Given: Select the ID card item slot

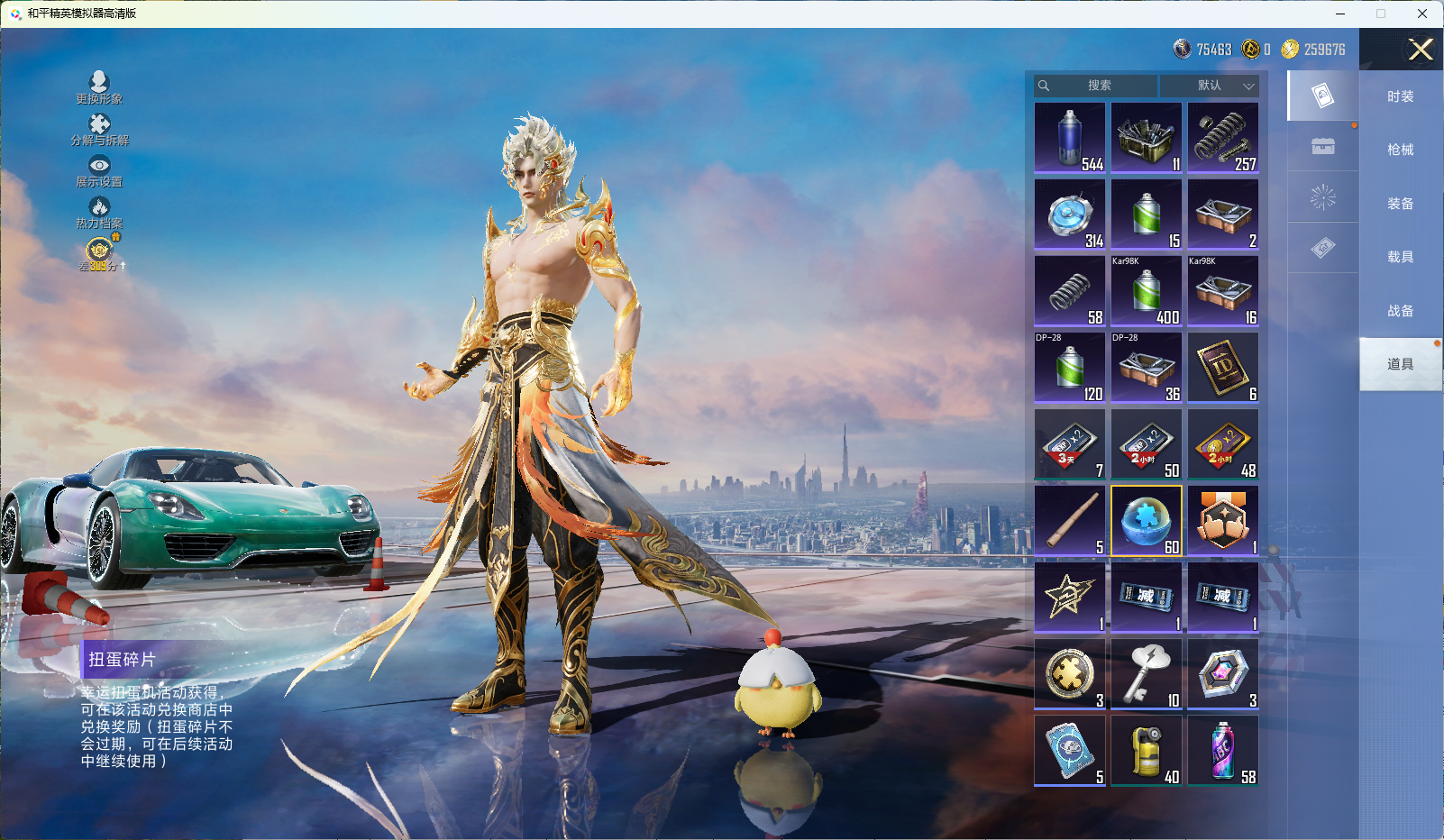Looking at the screenshot, I should (x=1223, y=368).
